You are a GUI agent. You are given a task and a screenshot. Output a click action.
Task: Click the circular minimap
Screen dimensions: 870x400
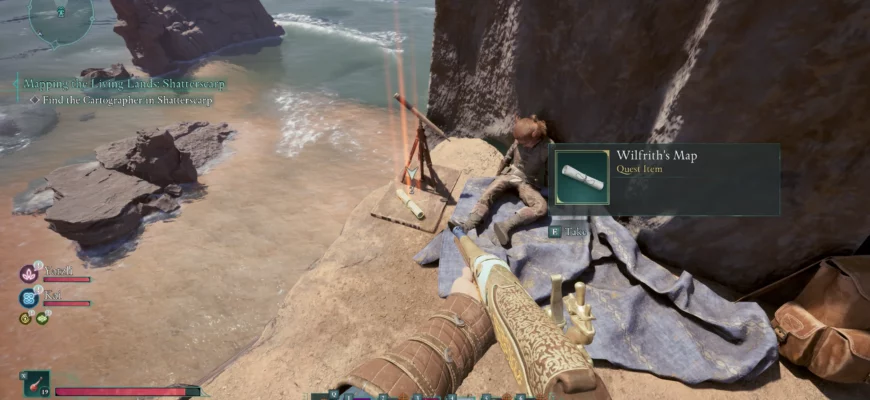(x=61, y=18)
